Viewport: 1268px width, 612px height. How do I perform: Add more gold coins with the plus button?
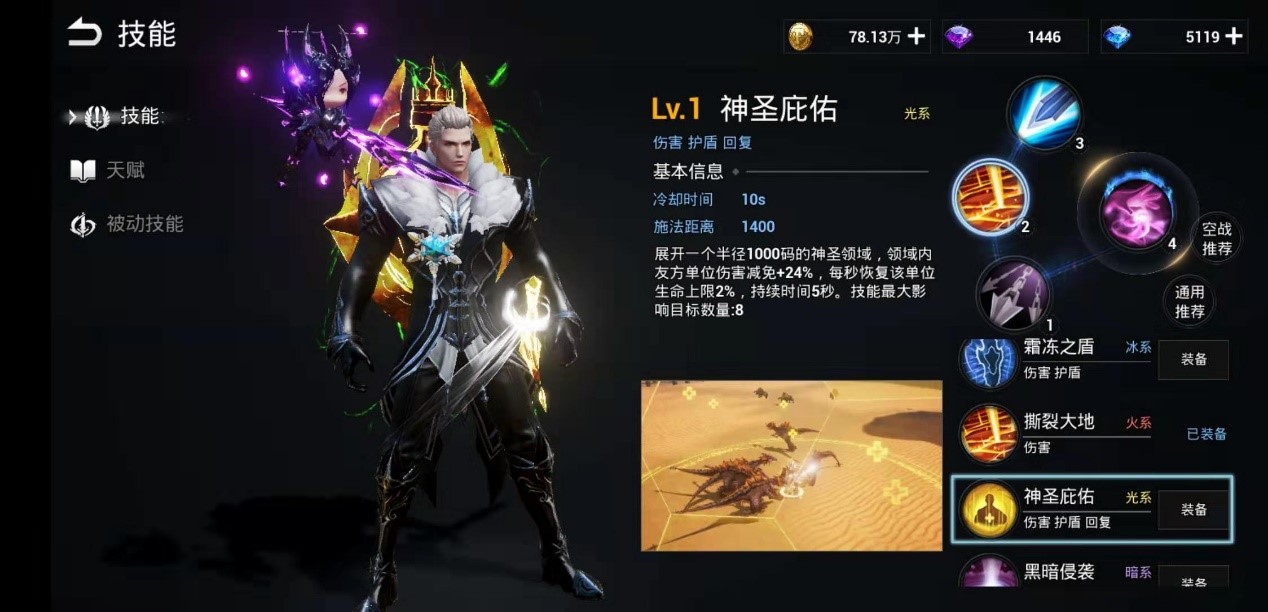point(916,37)
